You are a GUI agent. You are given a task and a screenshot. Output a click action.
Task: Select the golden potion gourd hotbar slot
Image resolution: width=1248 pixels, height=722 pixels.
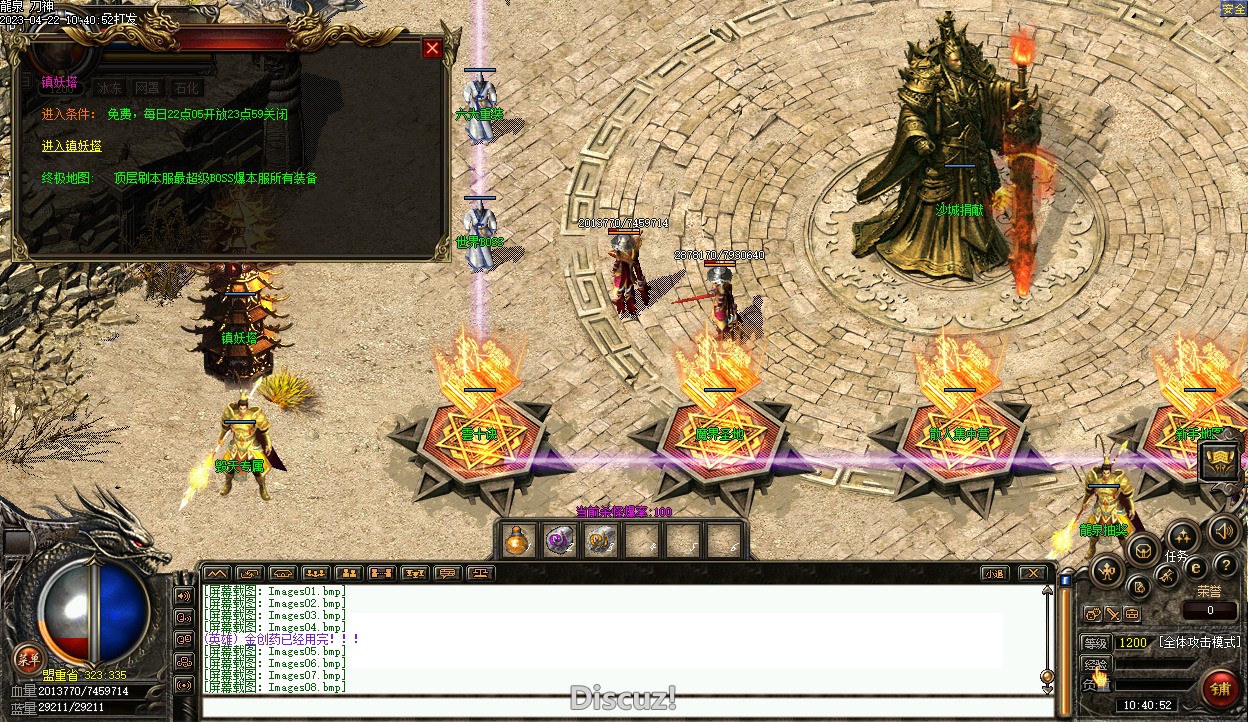click(x=517, y=541)
